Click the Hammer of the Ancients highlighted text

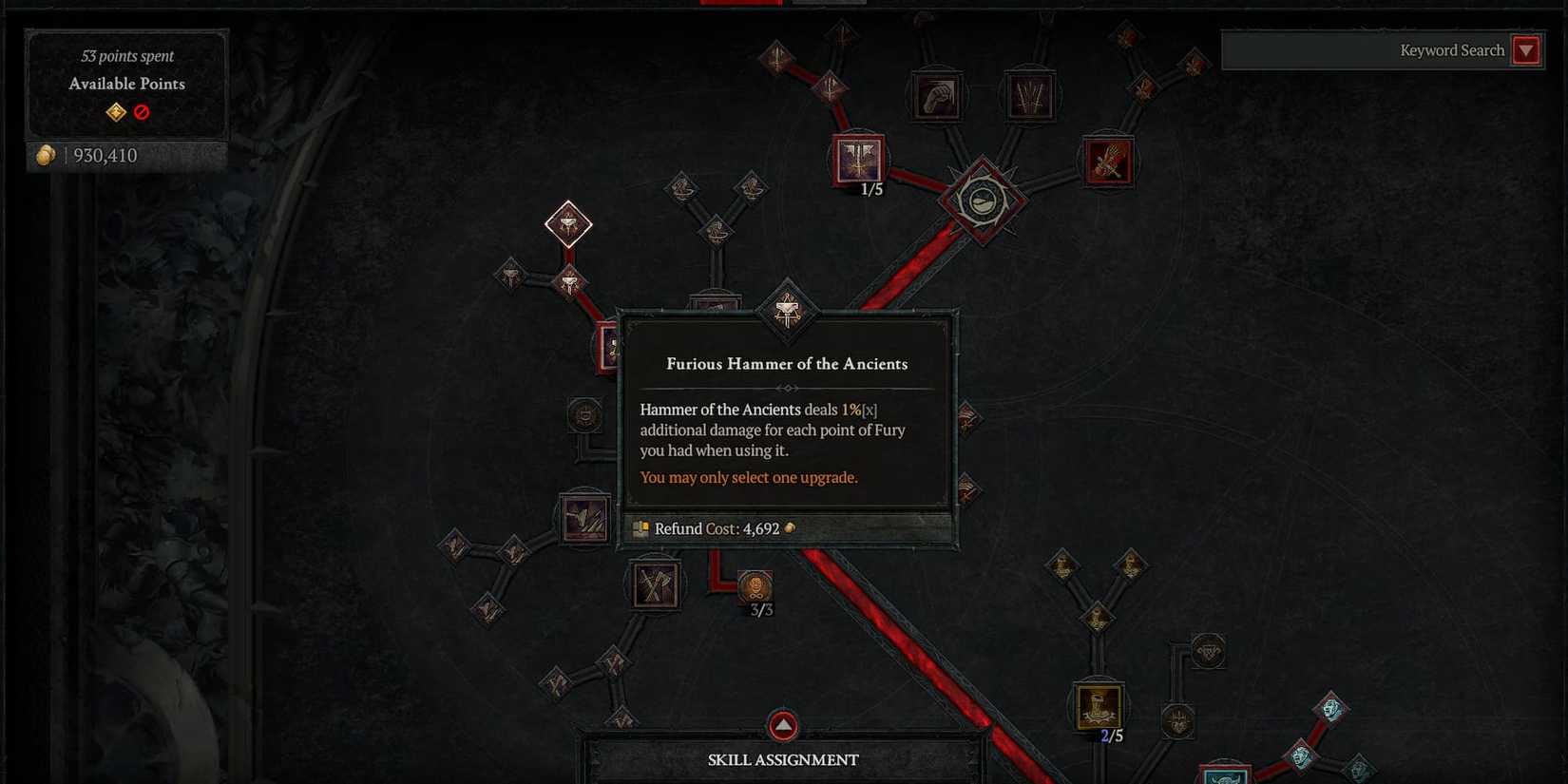tap(719, 410)
